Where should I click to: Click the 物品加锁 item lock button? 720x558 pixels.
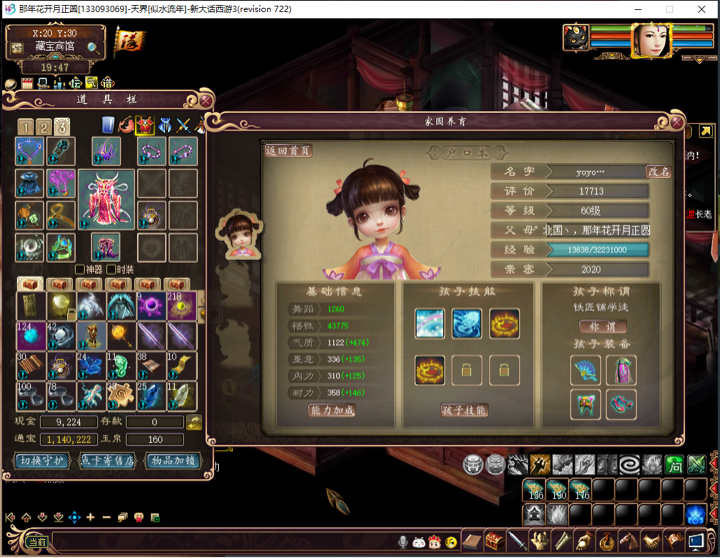[172, 461]
